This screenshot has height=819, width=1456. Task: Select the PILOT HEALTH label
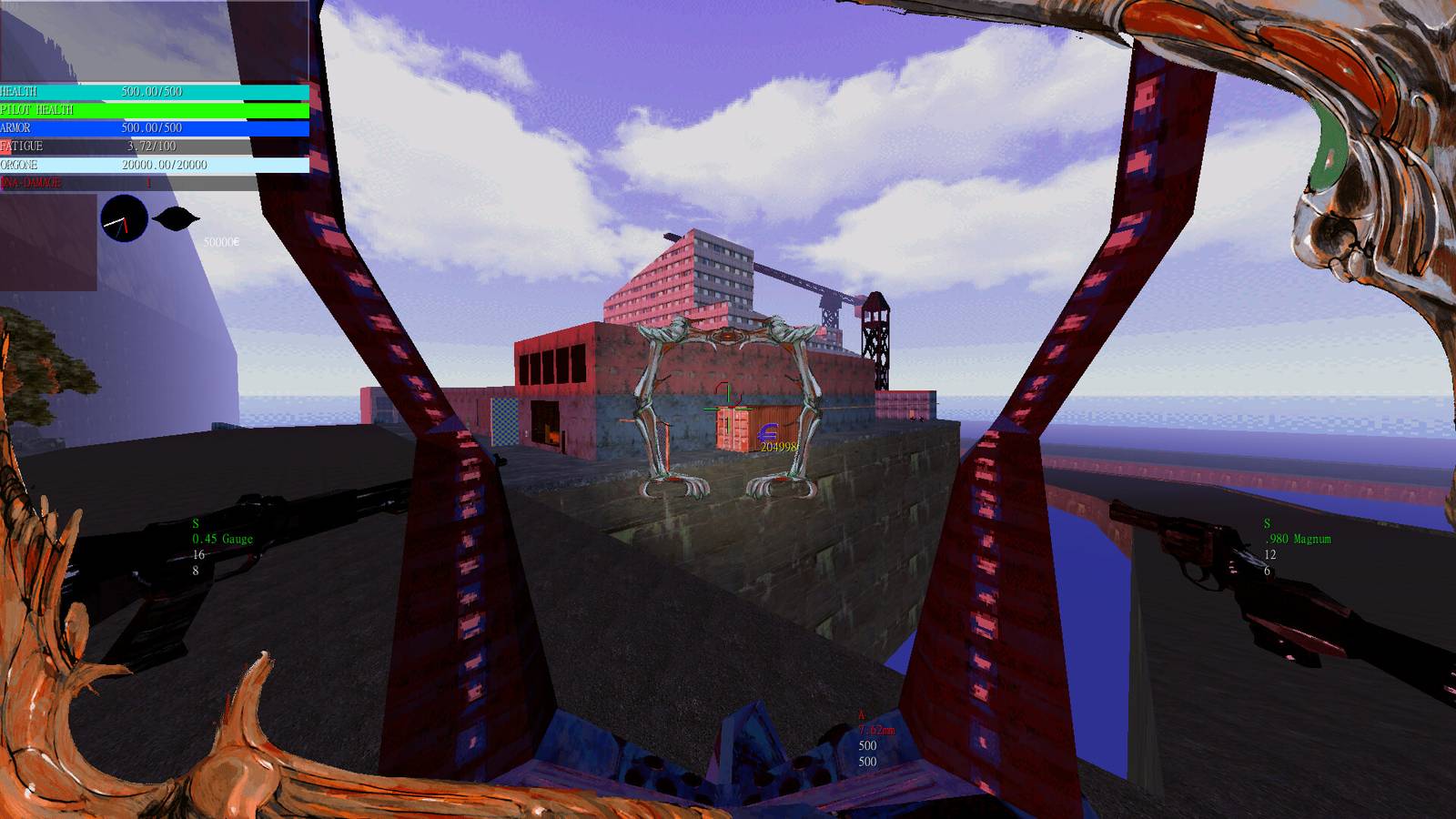tap(38, 107)
